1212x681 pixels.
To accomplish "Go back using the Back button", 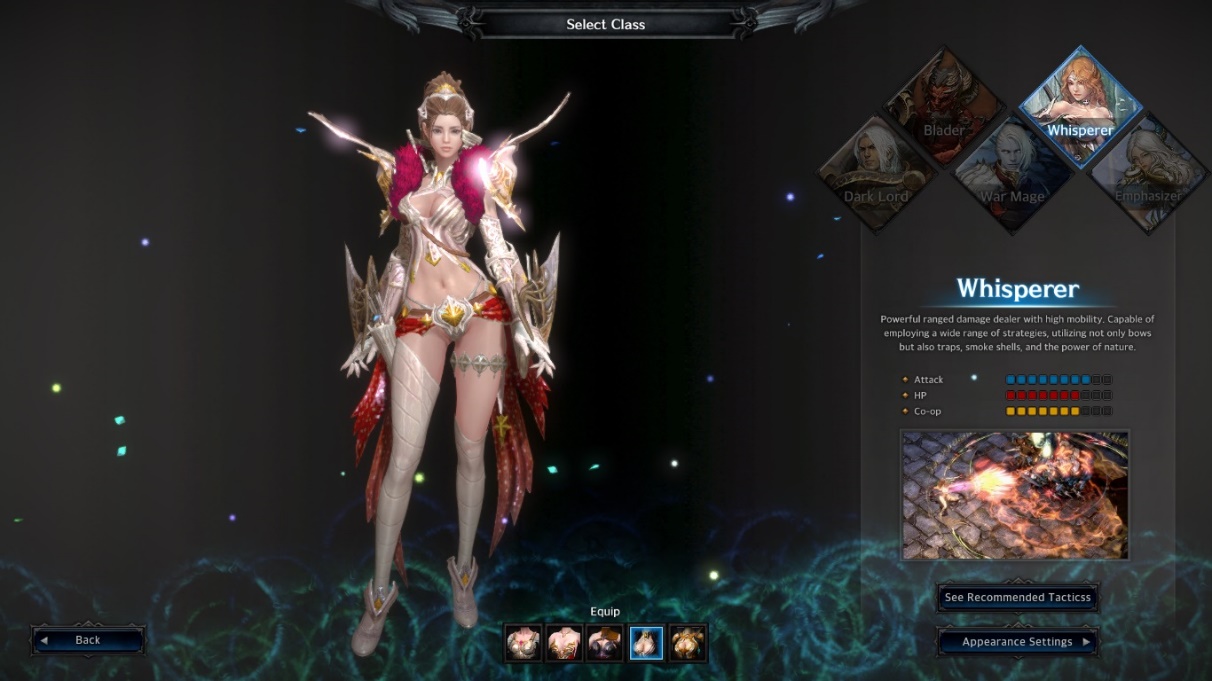I will pos(88,640).
